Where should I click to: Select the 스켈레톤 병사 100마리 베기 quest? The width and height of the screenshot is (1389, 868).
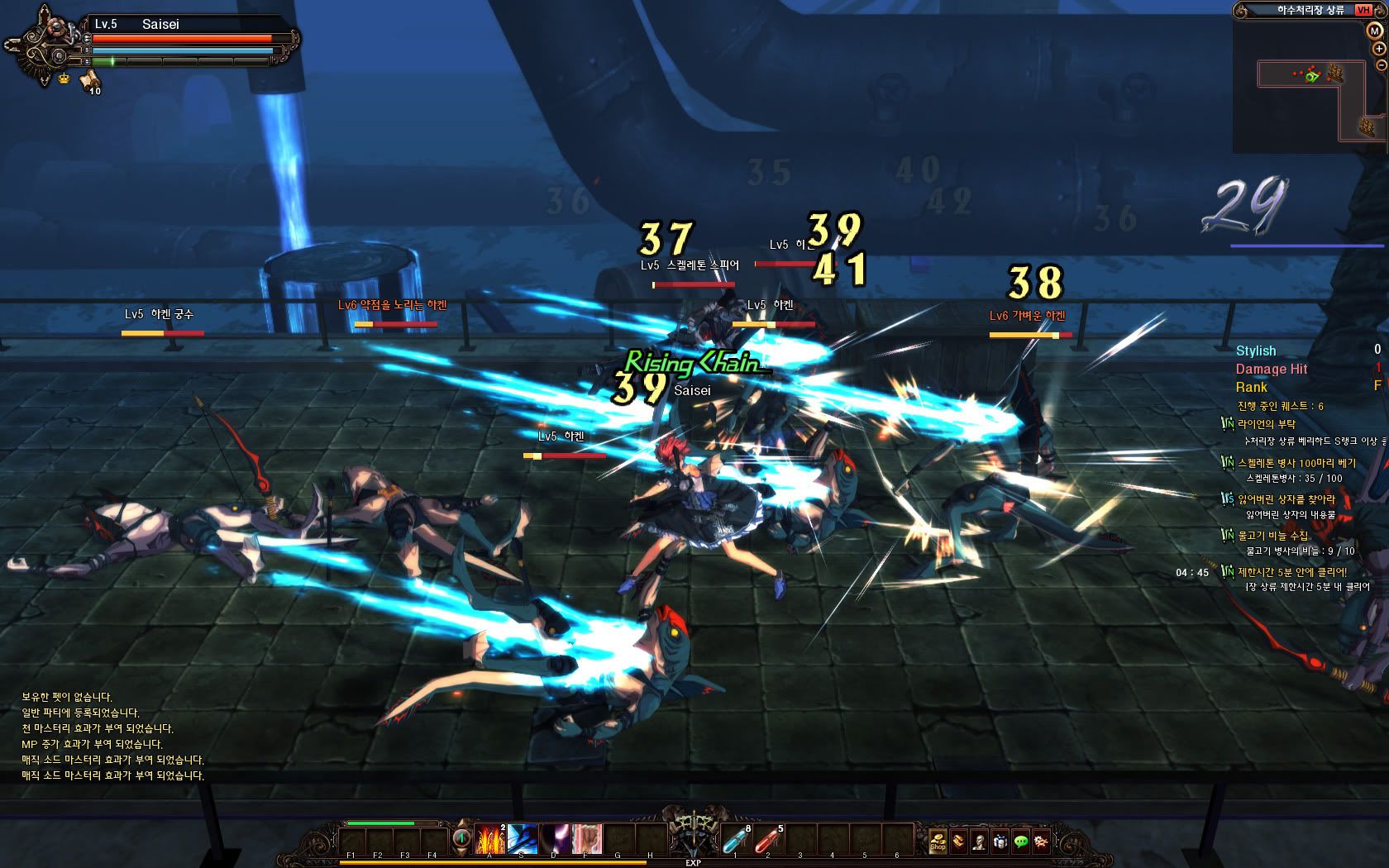[x=1296, y=463]
